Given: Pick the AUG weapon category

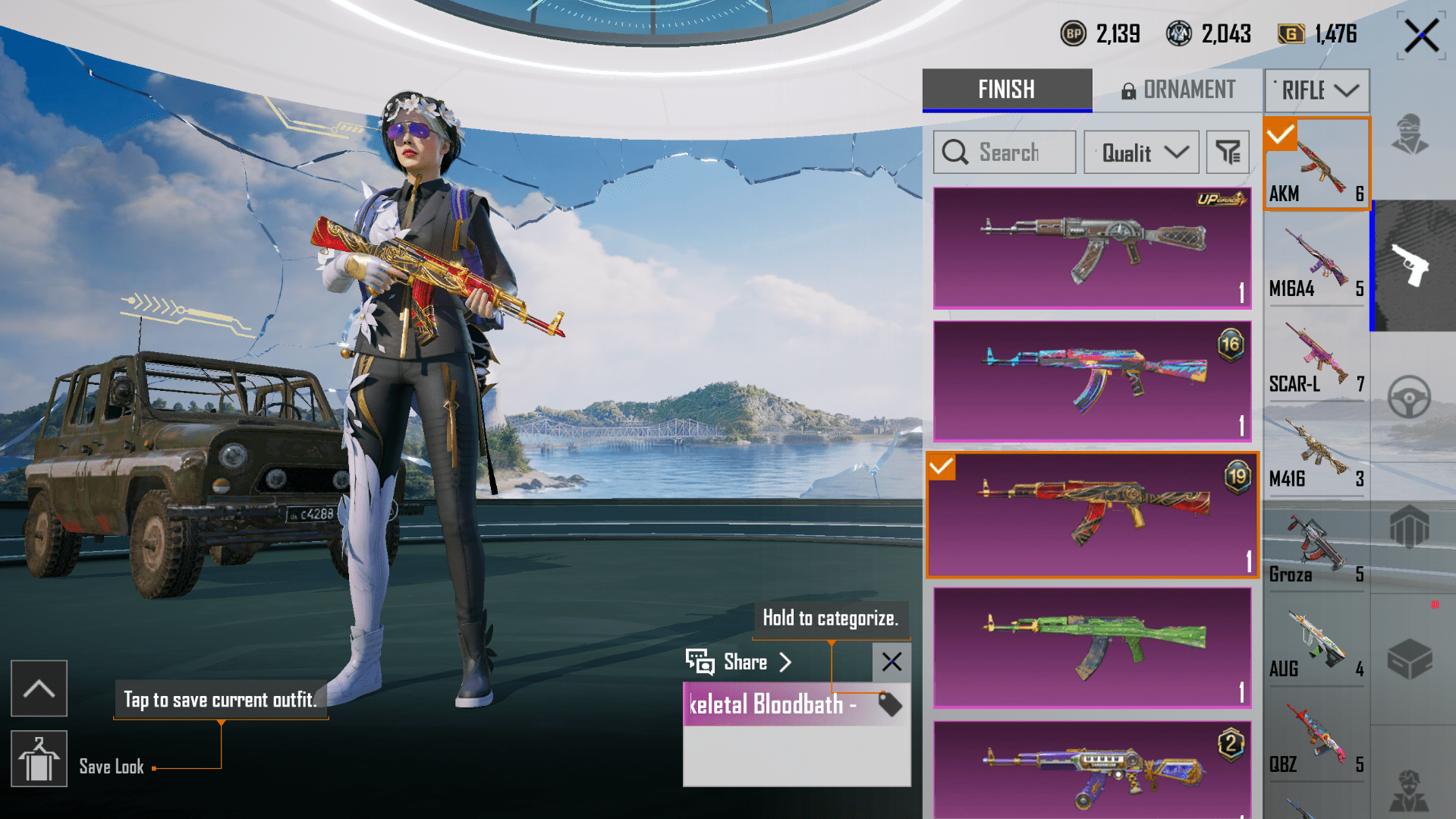Looking at the screenshot, I should pos(1316,643).
